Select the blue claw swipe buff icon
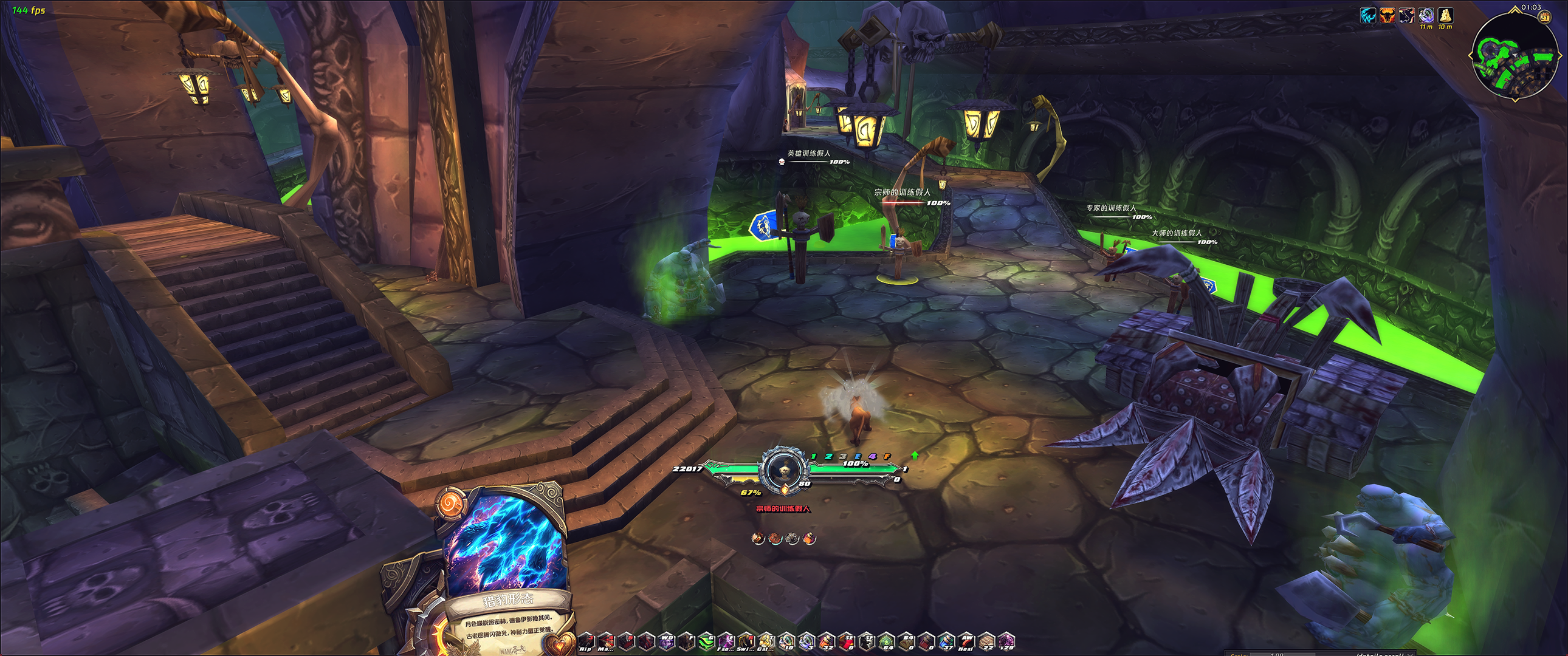Viewport: 1568px width, 656px height. click(x=1367, y=15)
